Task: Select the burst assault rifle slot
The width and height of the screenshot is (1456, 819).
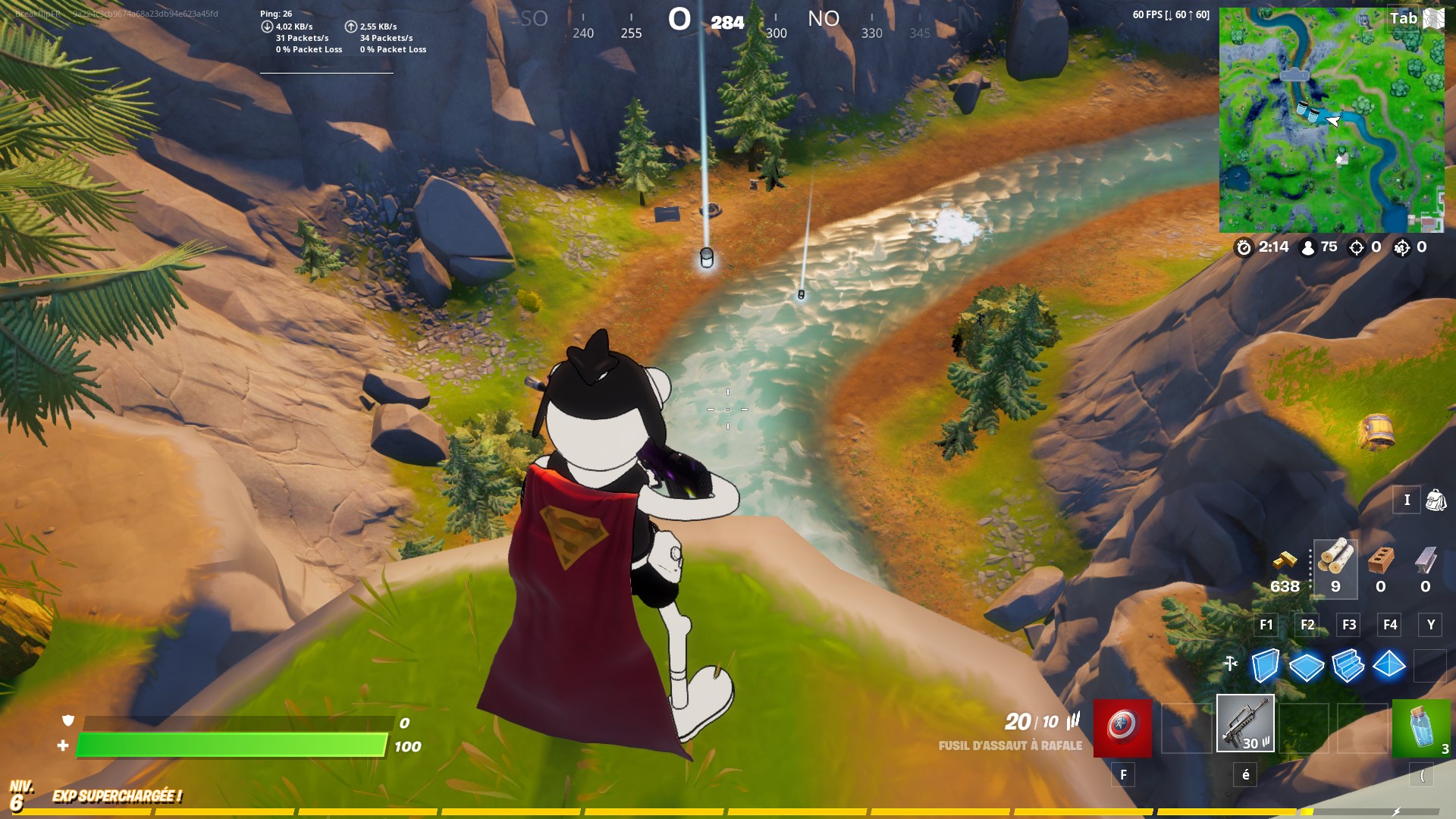Action: [x=1247, y=725]
